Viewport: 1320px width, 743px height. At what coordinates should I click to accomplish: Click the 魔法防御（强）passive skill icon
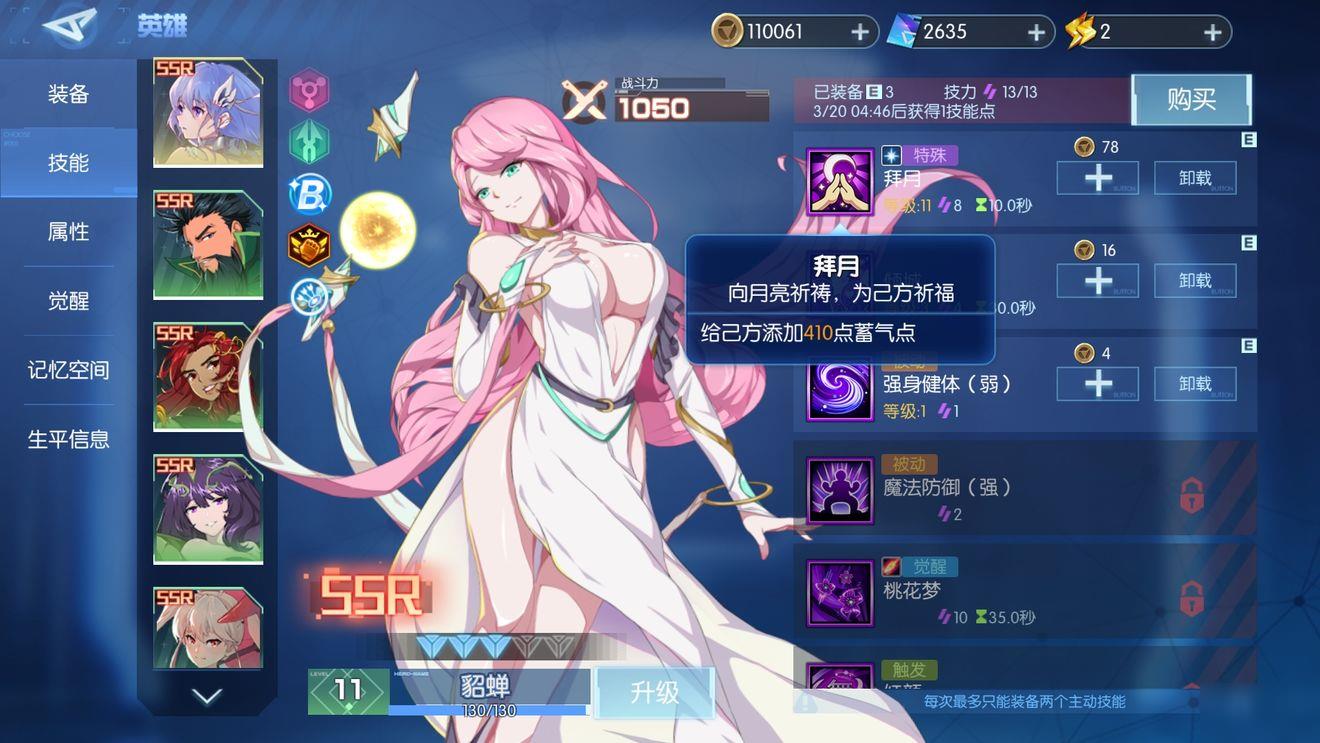[840, 490]
